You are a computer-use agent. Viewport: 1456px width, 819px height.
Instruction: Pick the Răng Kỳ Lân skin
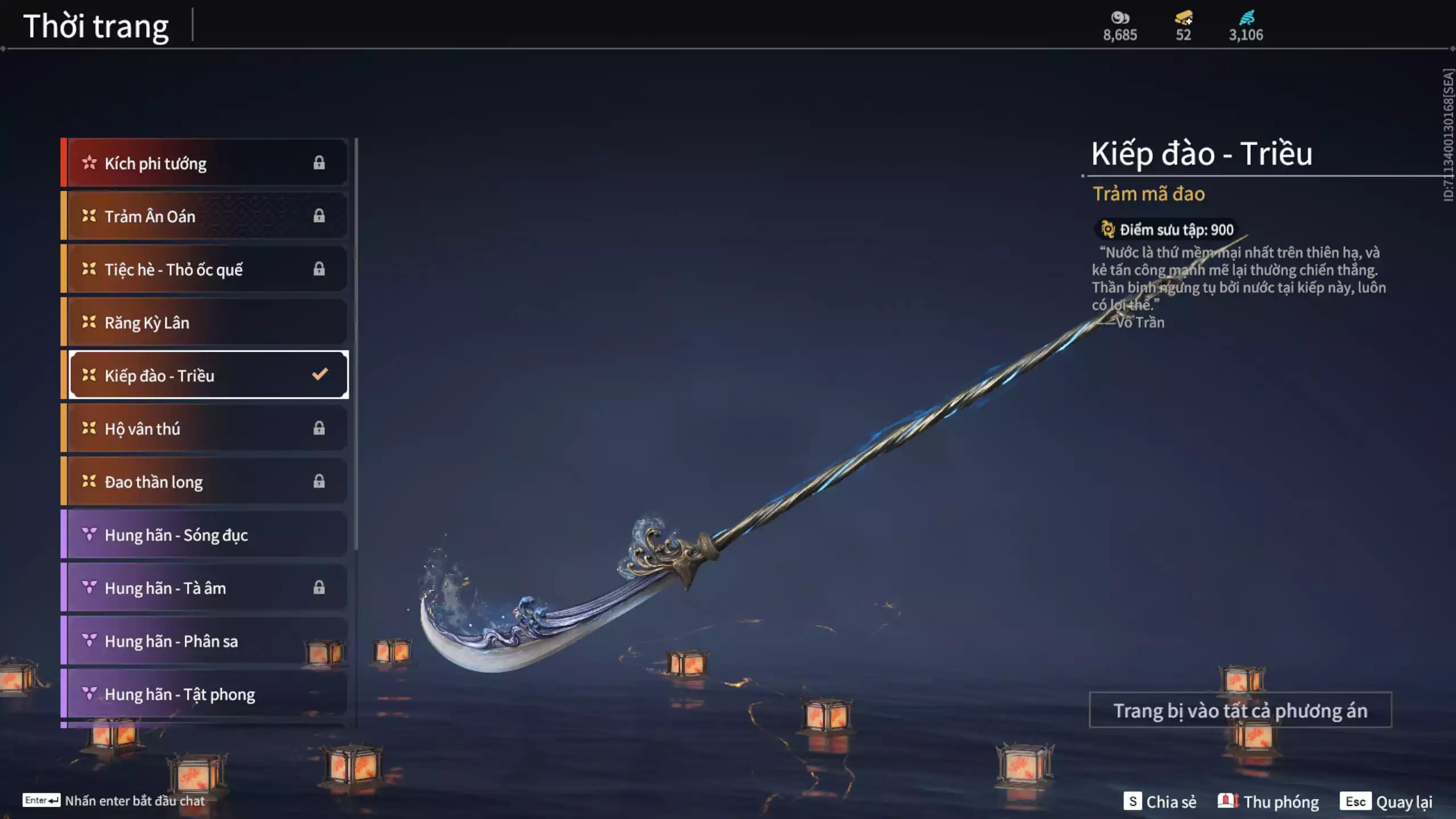coord(205,322)
